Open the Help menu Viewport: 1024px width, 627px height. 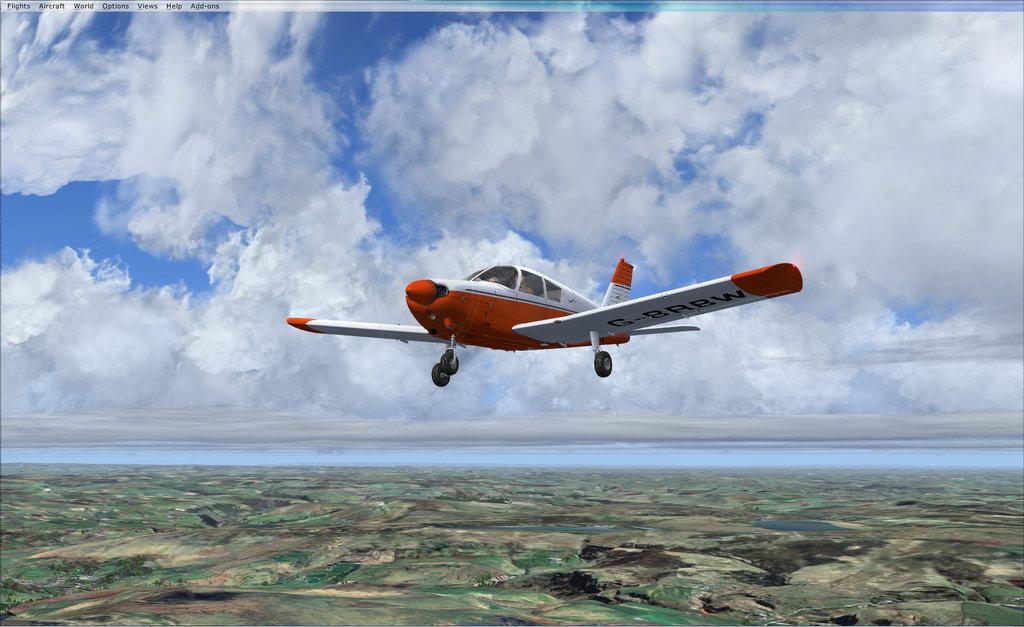click(x=174, y=6)
